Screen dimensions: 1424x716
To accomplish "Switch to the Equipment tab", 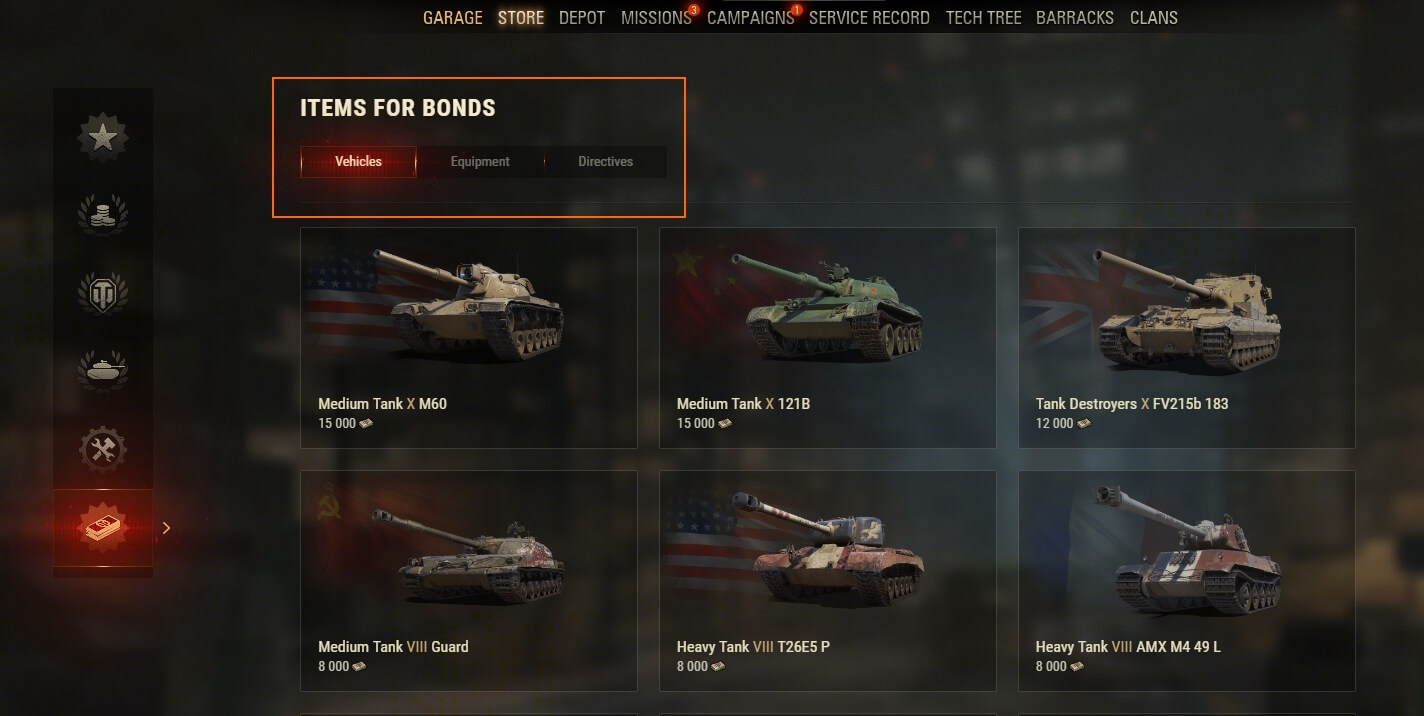I will click(480, 162).
